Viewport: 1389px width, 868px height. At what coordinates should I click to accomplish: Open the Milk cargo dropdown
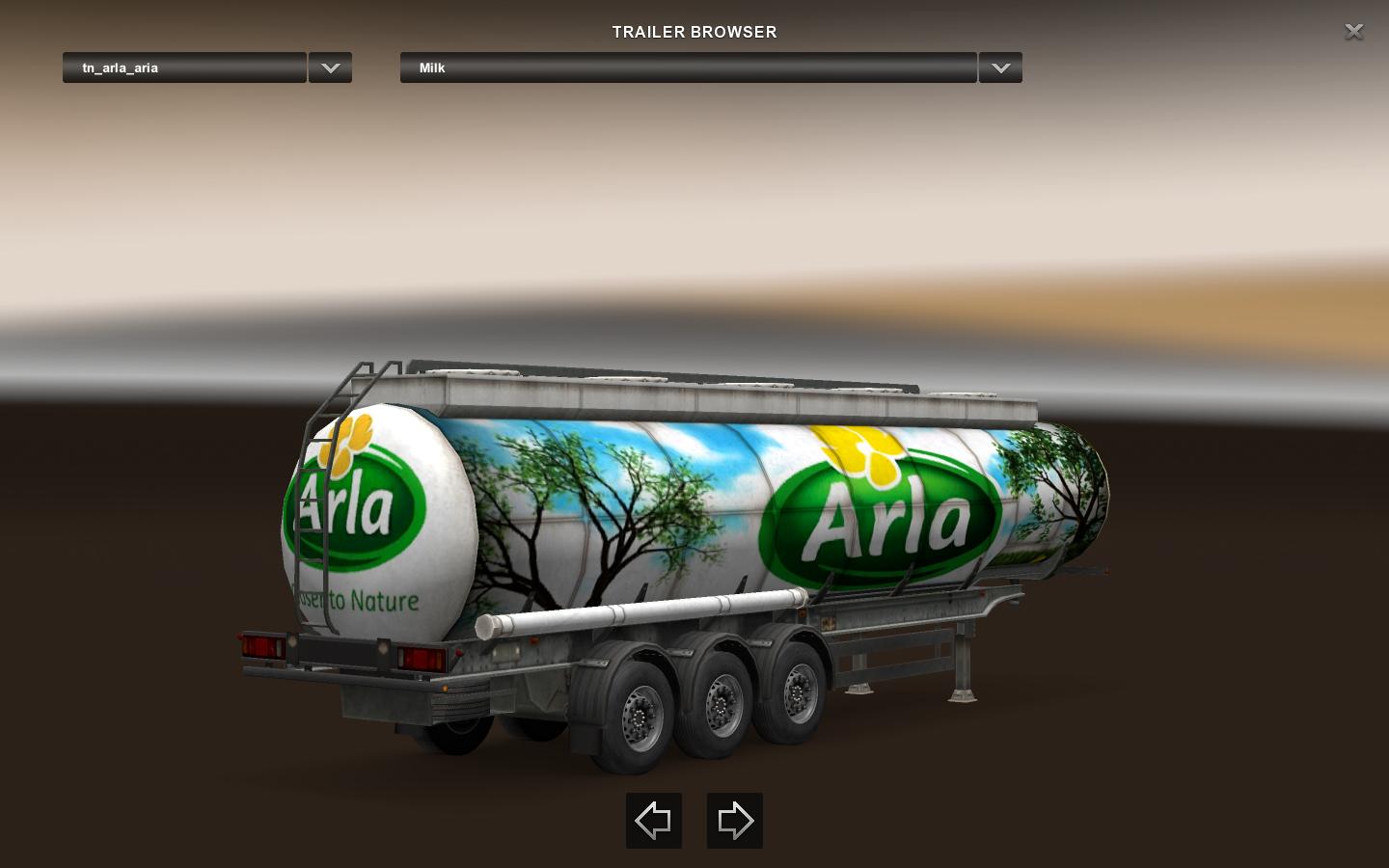pos(688,68)
